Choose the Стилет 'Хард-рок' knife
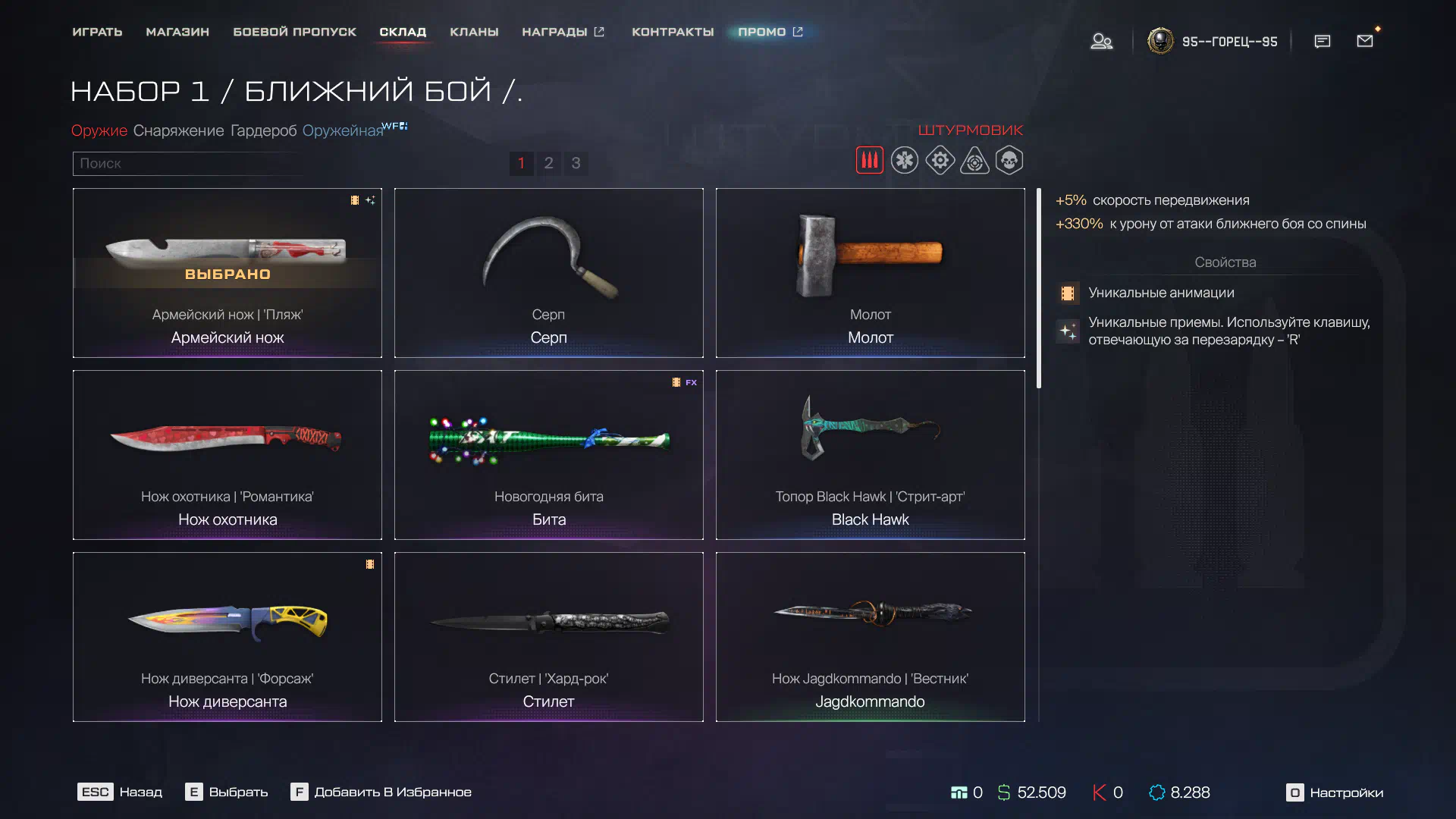This screenshot has width=1456, height=819. 548,636
